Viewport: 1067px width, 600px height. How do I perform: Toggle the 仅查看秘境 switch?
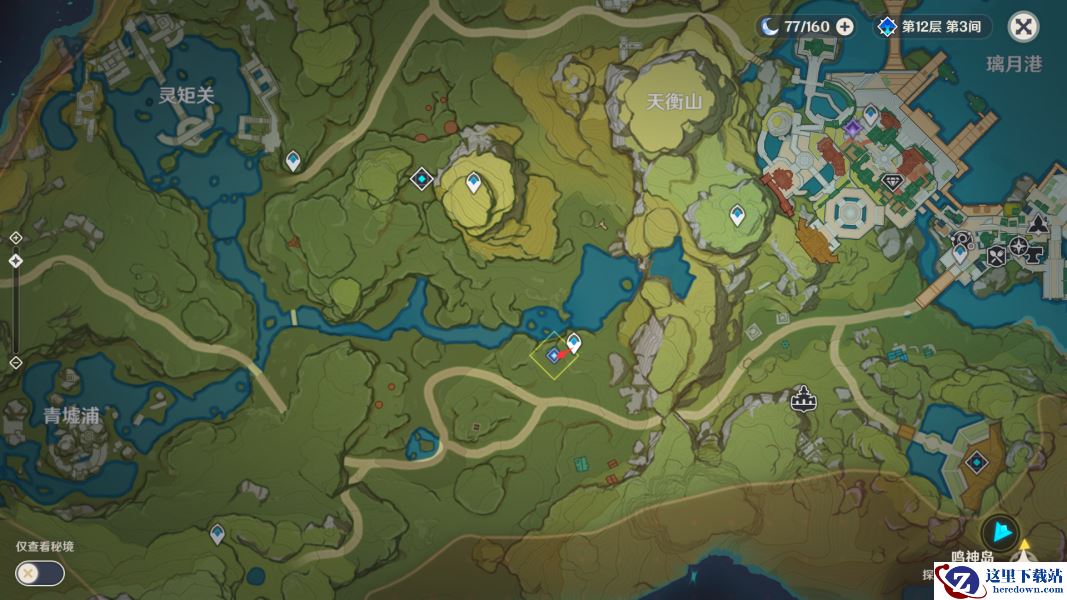pyautogui.click(x=40, y=573)
